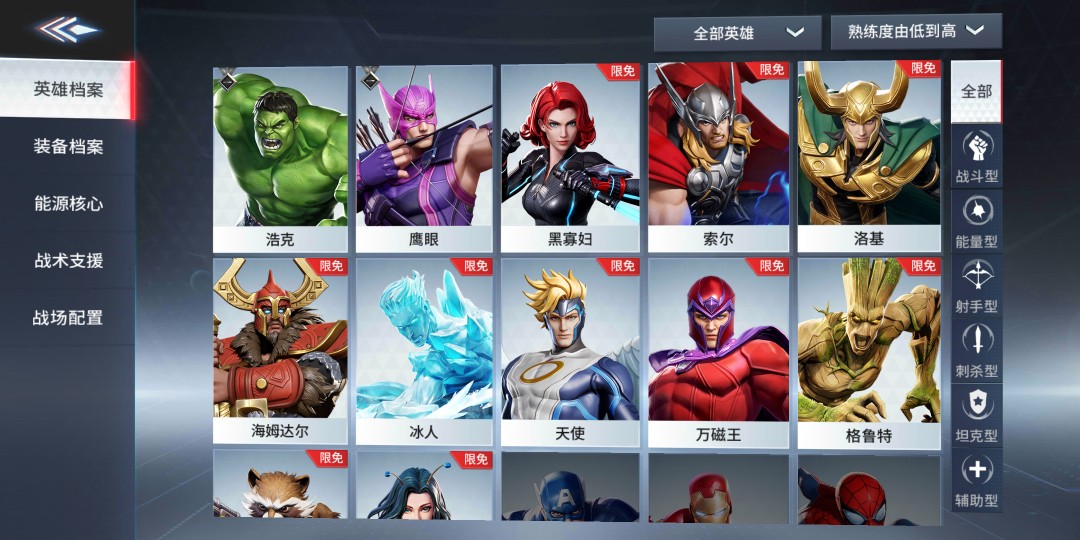Open the 洛基 Loki hero card
Viewport: 1080px width, 540px height.
pyautogui.click(x=868, y=158)
